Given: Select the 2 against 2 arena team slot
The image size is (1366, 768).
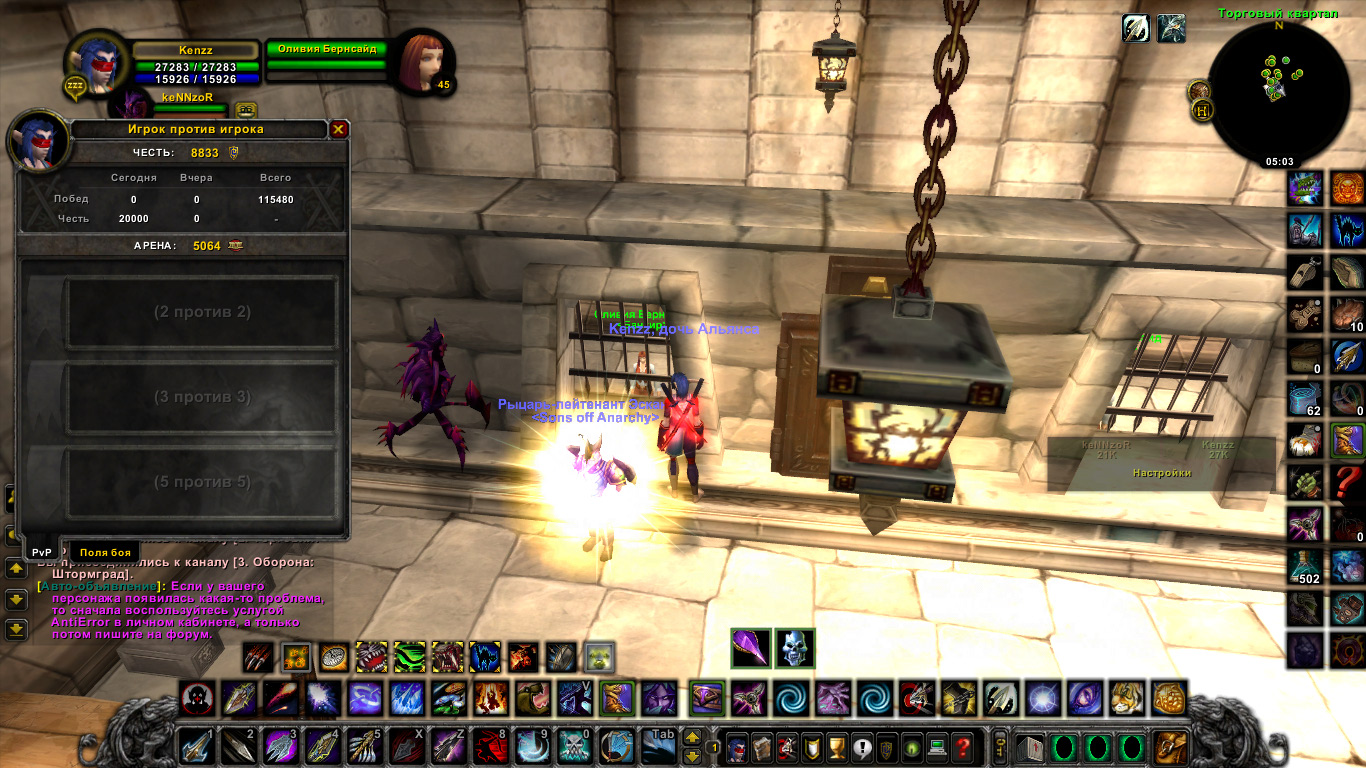Looking at the screenshot, I should pos(201,312).
